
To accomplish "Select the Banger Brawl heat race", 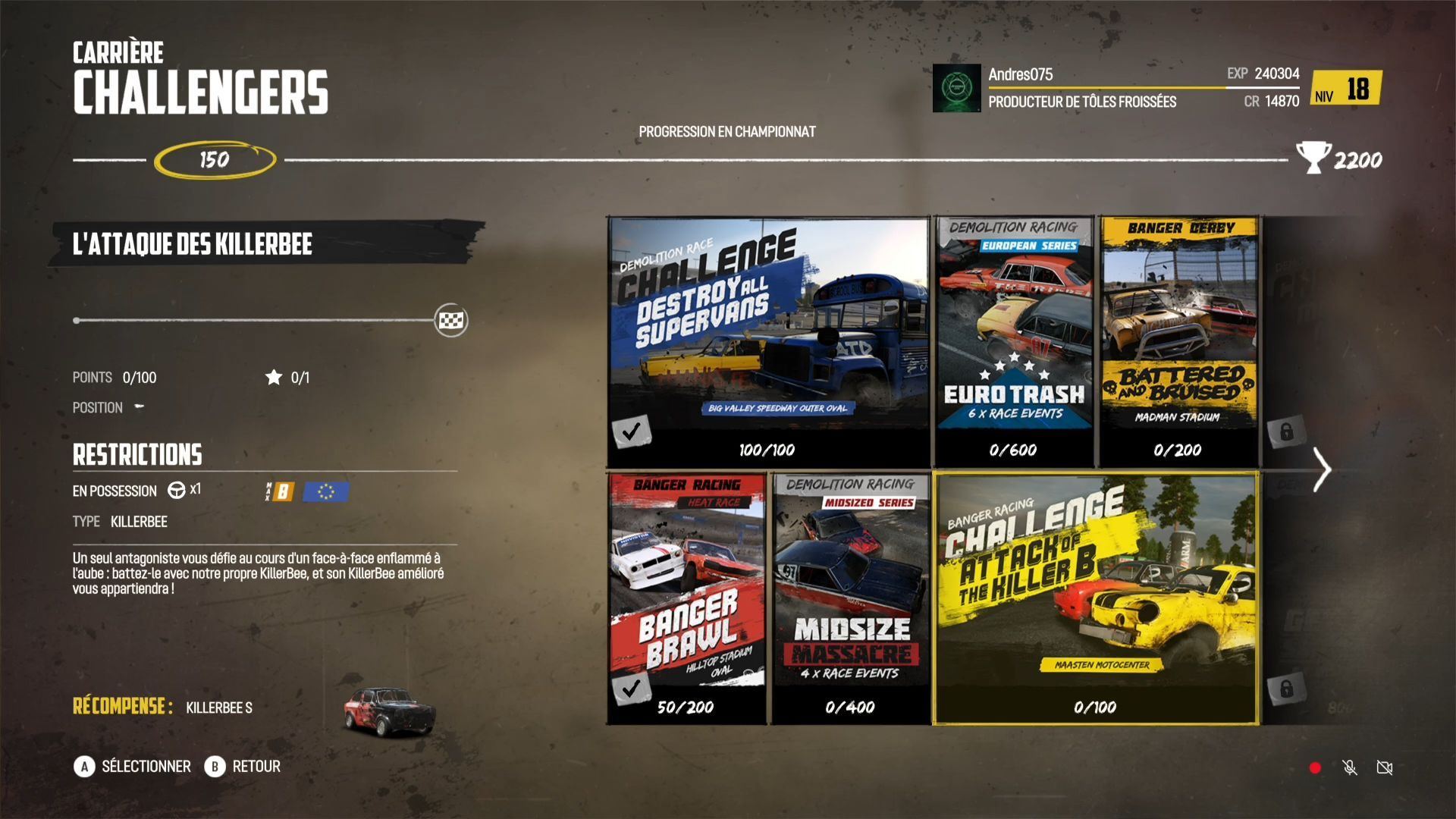I will pos(687,598).
